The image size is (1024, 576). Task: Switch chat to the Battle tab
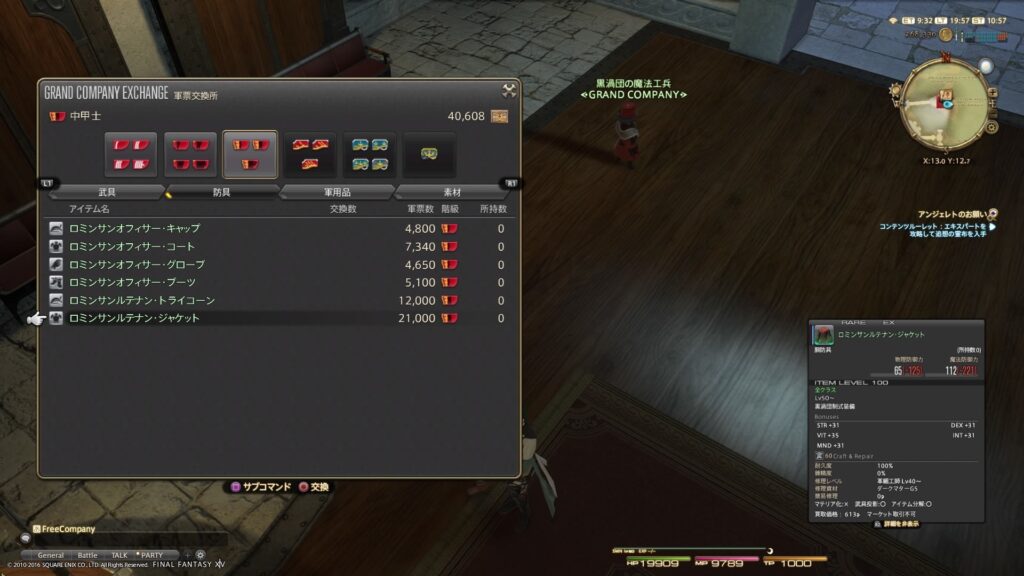point(87,555)
